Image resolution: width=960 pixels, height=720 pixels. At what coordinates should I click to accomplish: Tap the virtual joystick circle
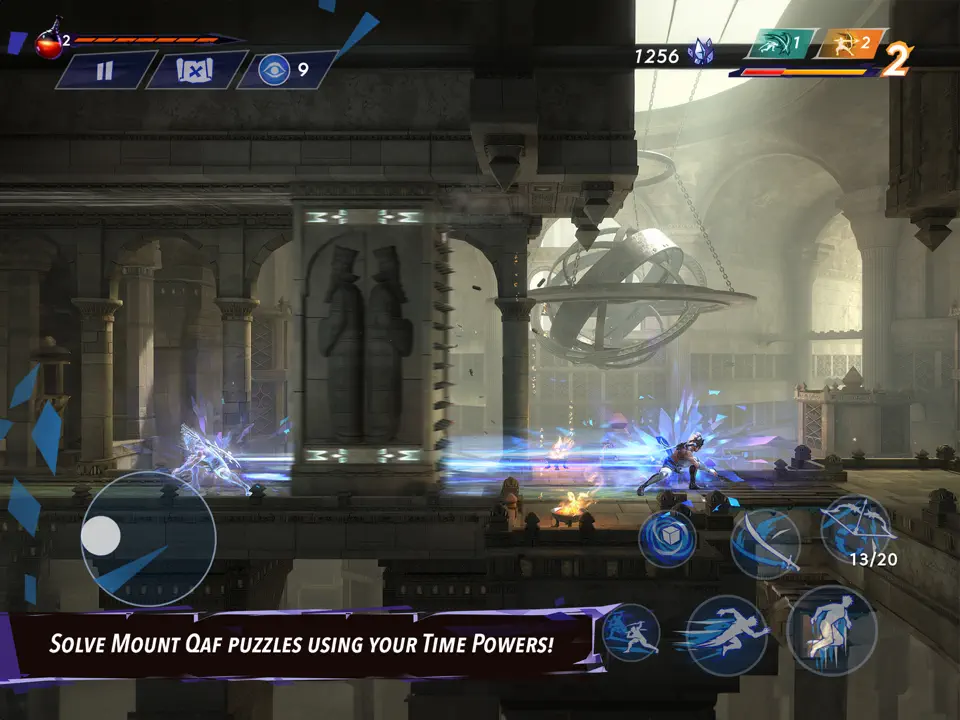(x=147, y=538)
